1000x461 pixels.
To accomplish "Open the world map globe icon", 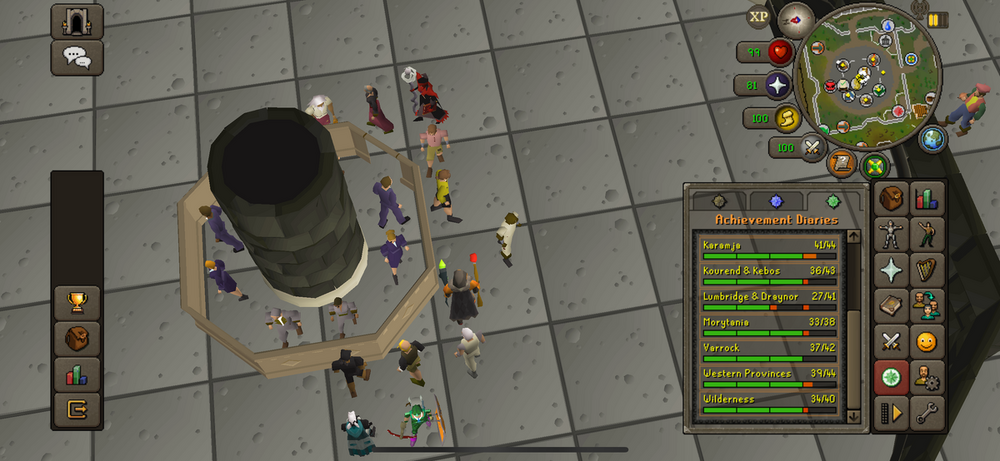I will pyautogui.click(x=932, y=138).
